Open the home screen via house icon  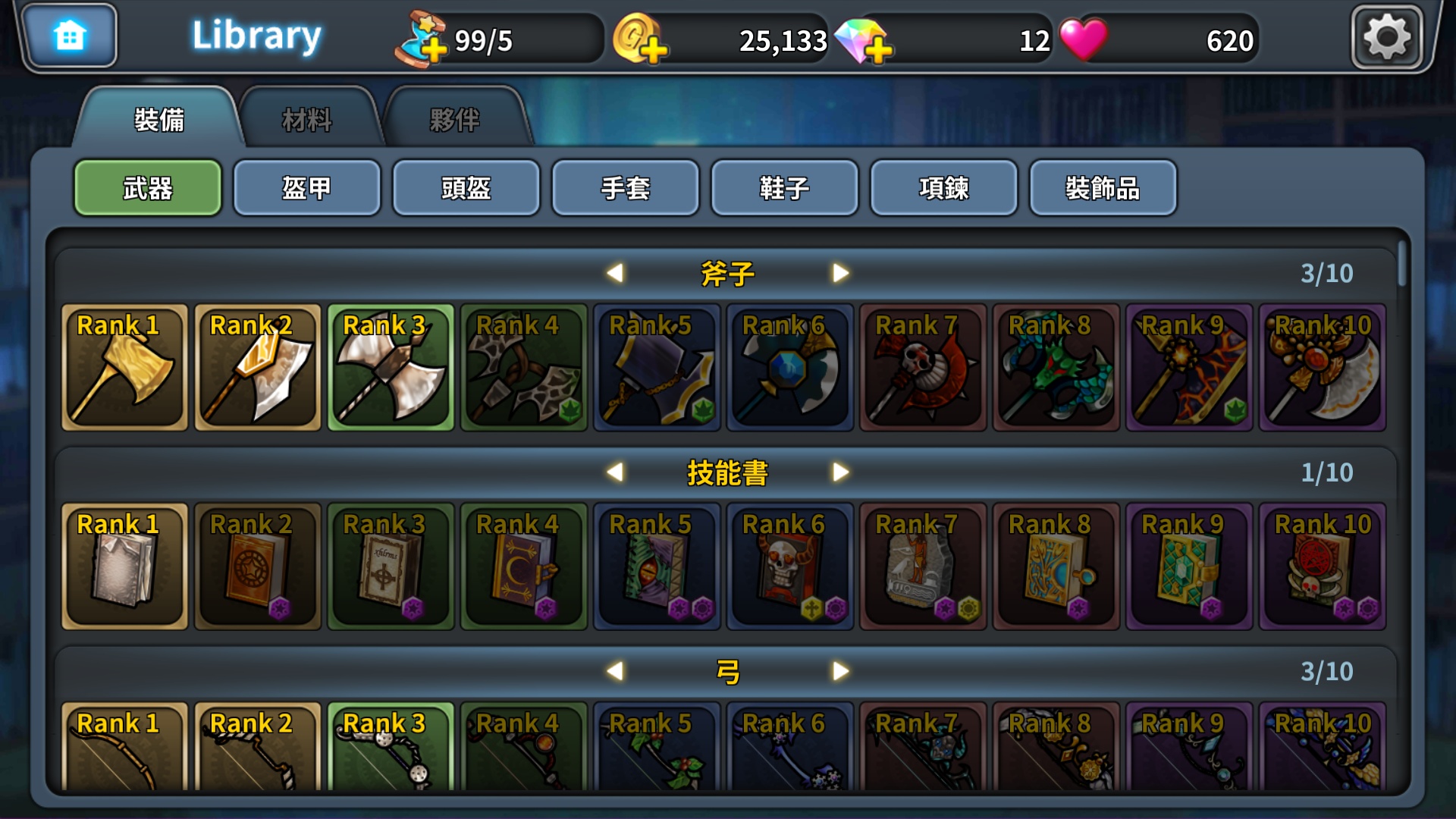click(x=70, y=34)
